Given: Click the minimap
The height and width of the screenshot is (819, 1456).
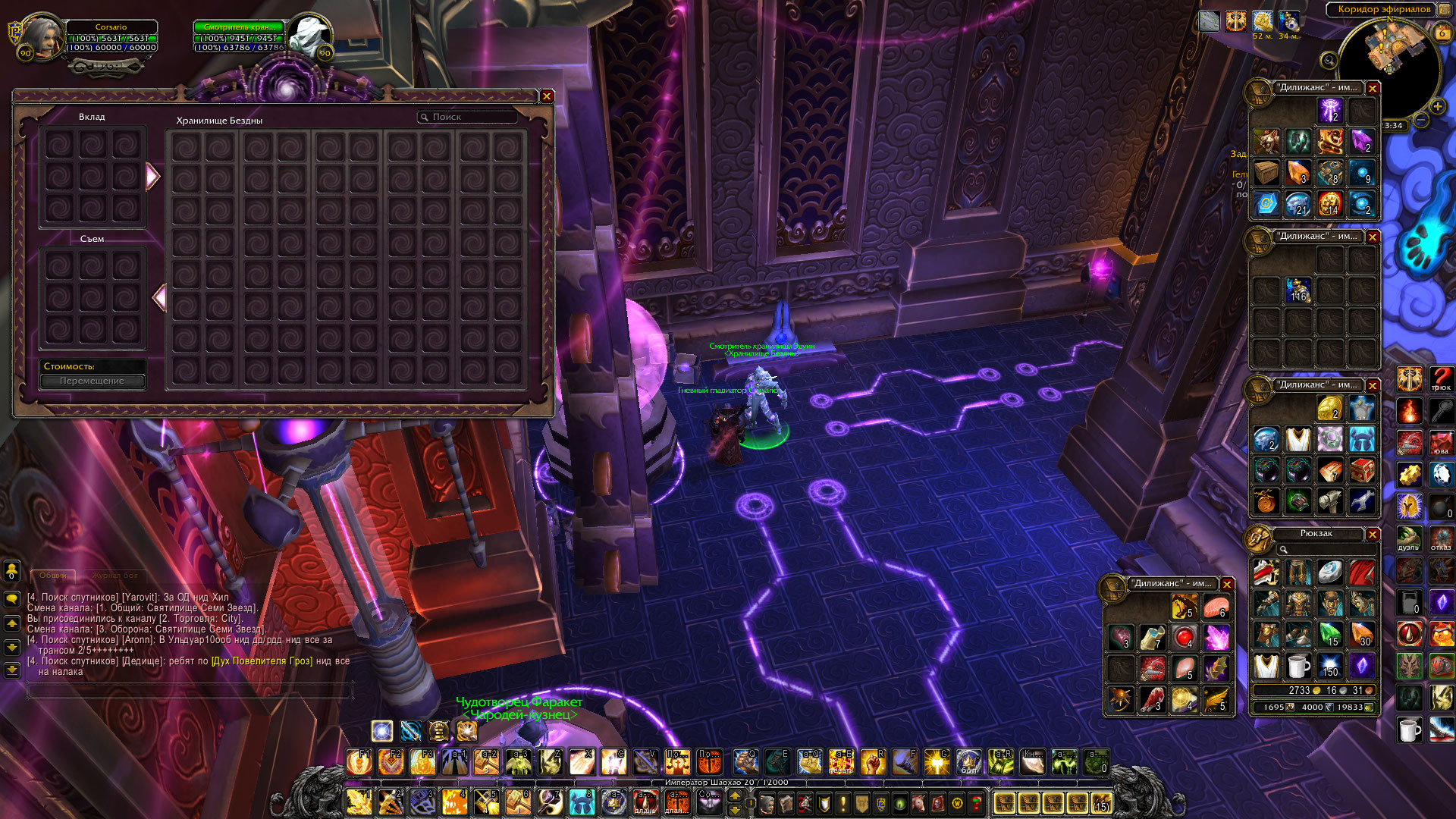Looking at the screenshot, I should point(1389,70).
